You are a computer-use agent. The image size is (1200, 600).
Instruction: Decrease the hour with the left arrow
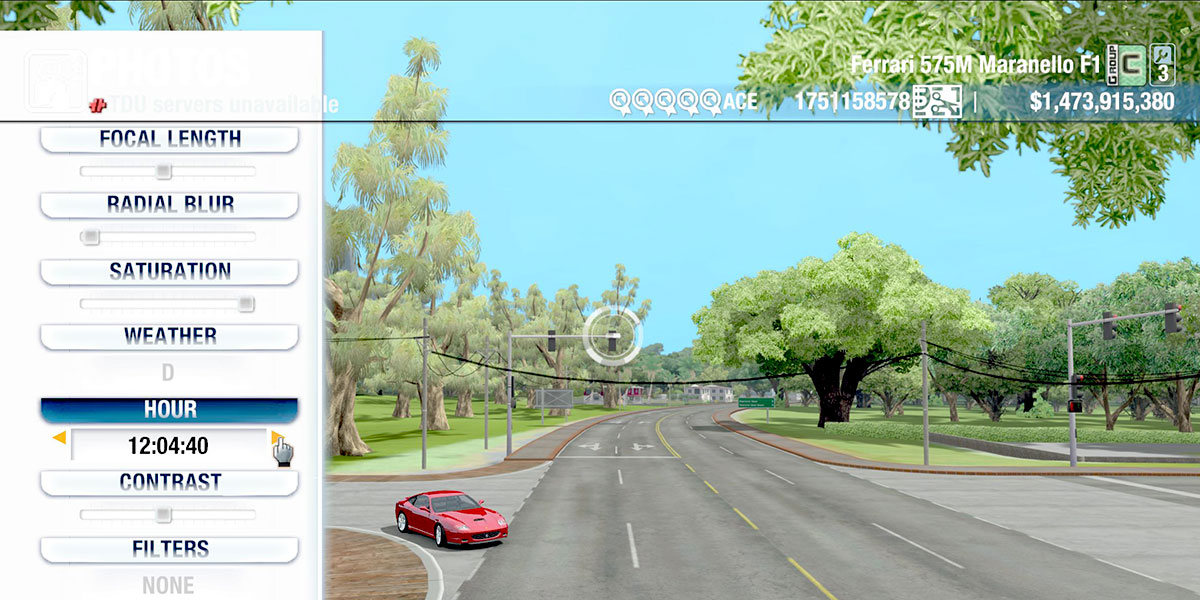point(60,438)
